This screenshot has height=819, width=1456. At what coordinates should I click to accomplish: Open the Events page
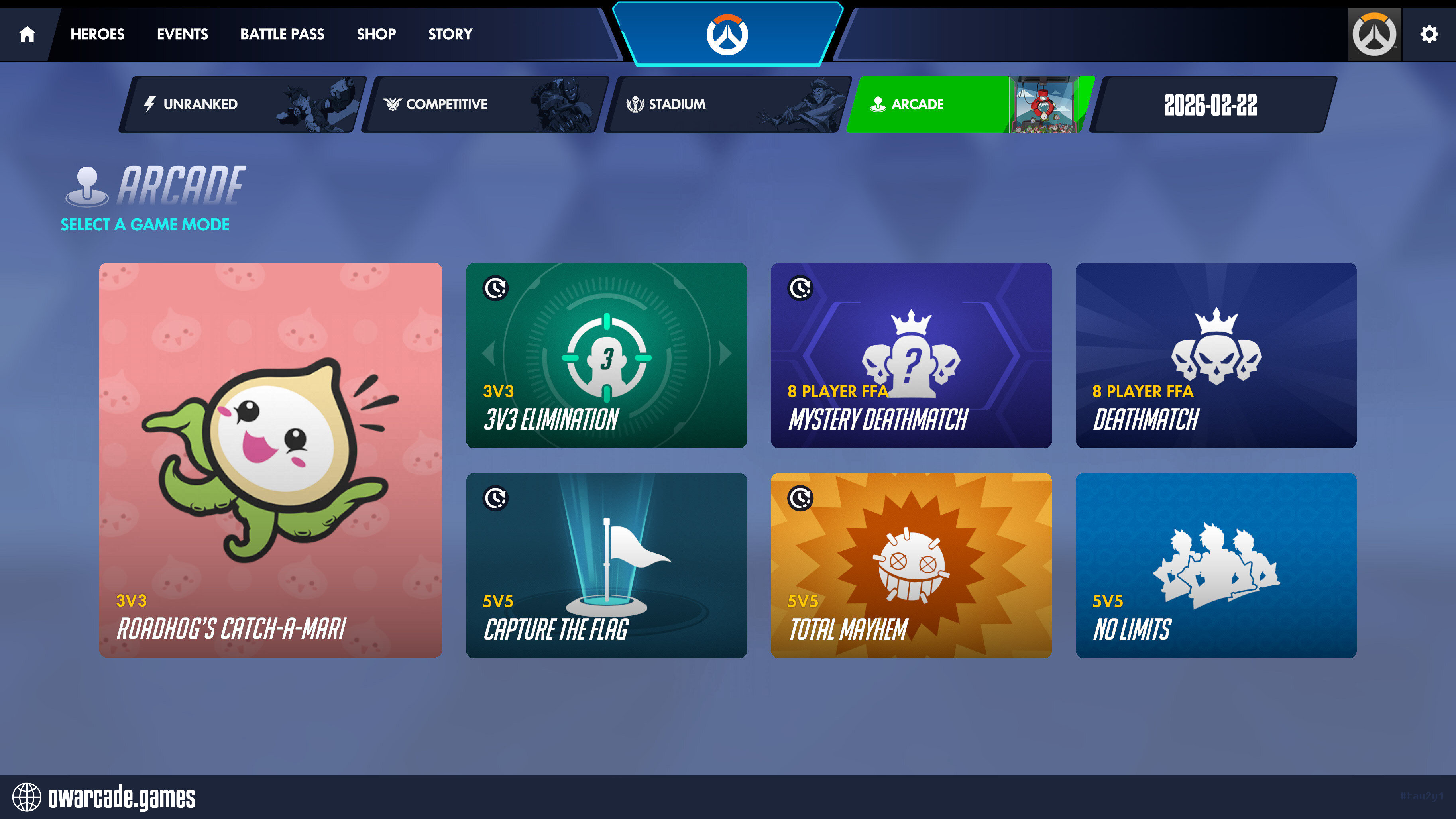[182, 35]
